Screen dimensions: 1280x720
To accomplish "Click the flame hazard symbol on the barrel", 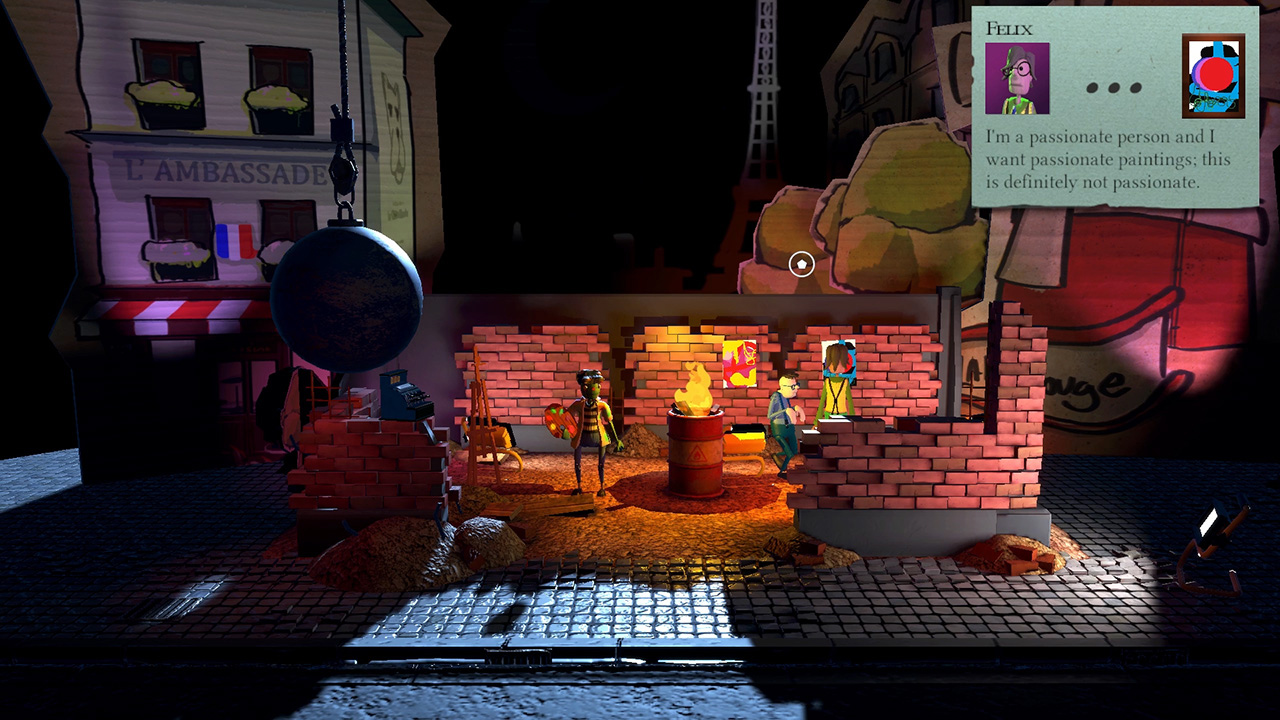I will pos(699,456).
